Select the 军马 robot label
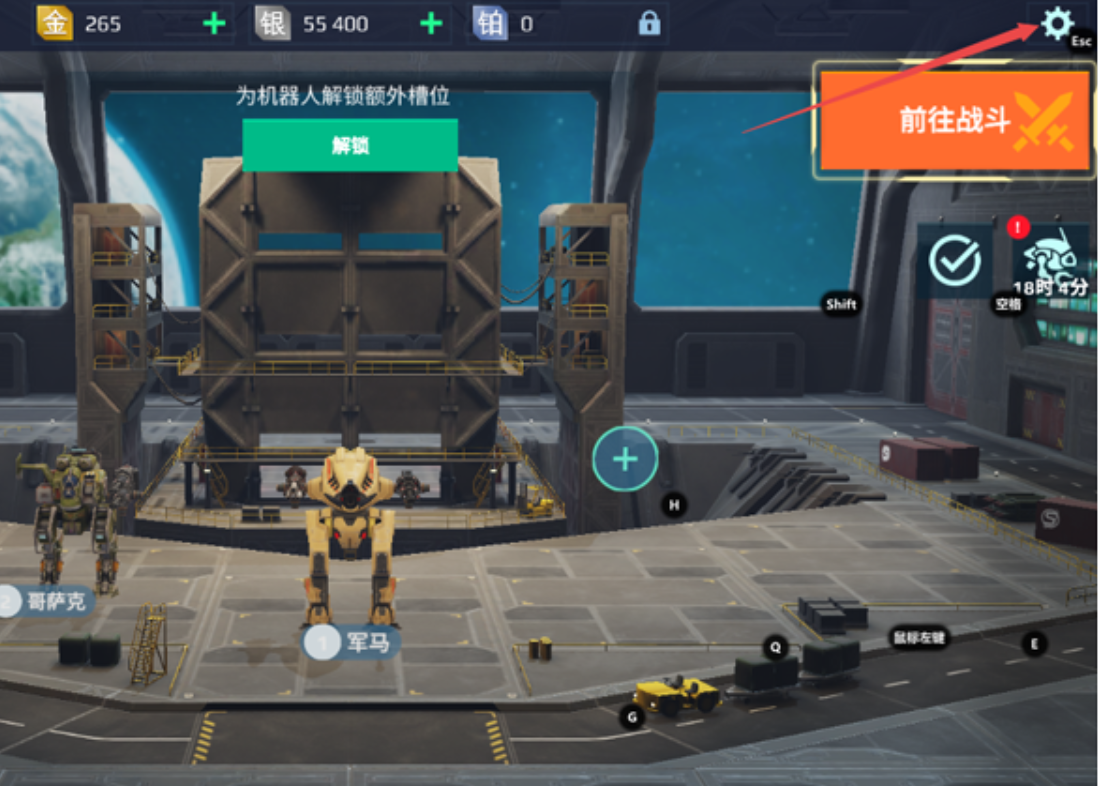This screenshot has width=1098, height=786. pos(352,642)
